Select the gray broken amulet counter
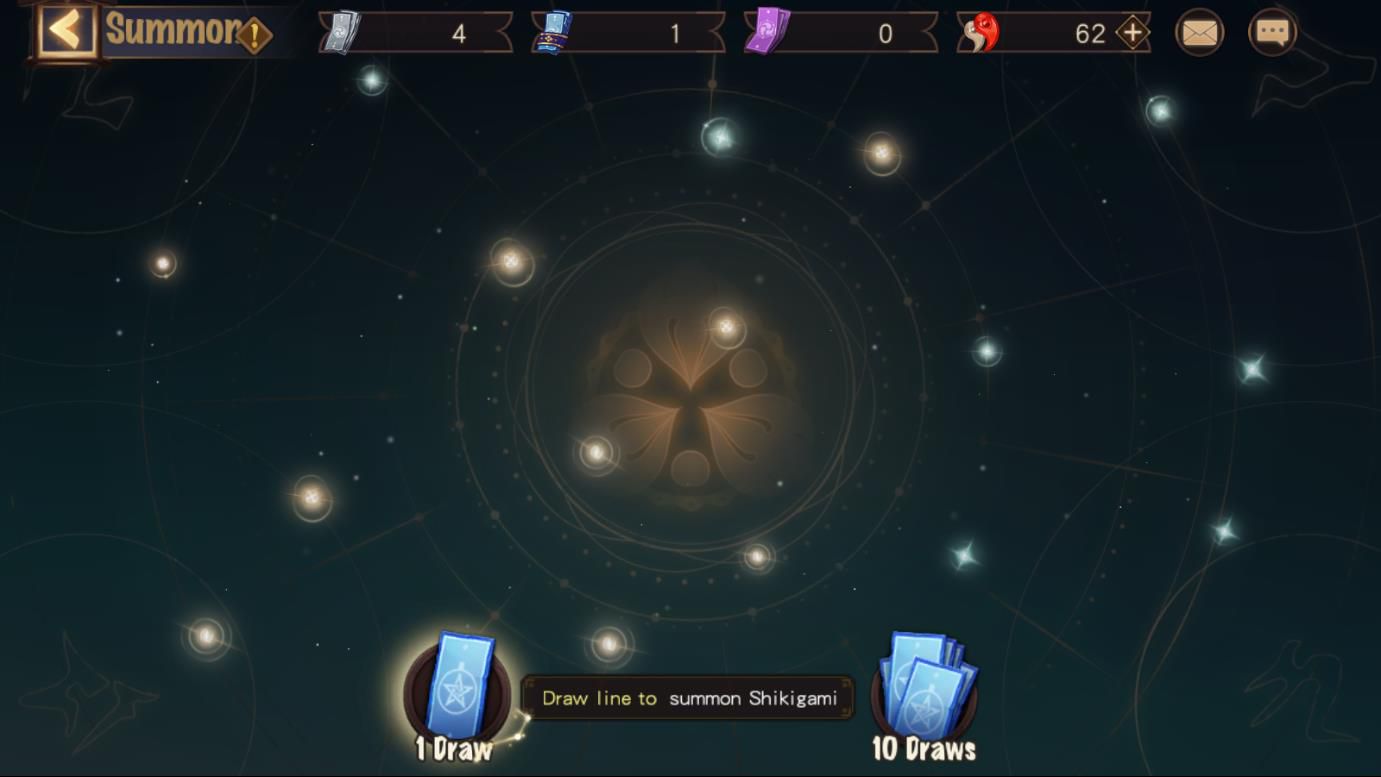 tap(416, 33)
